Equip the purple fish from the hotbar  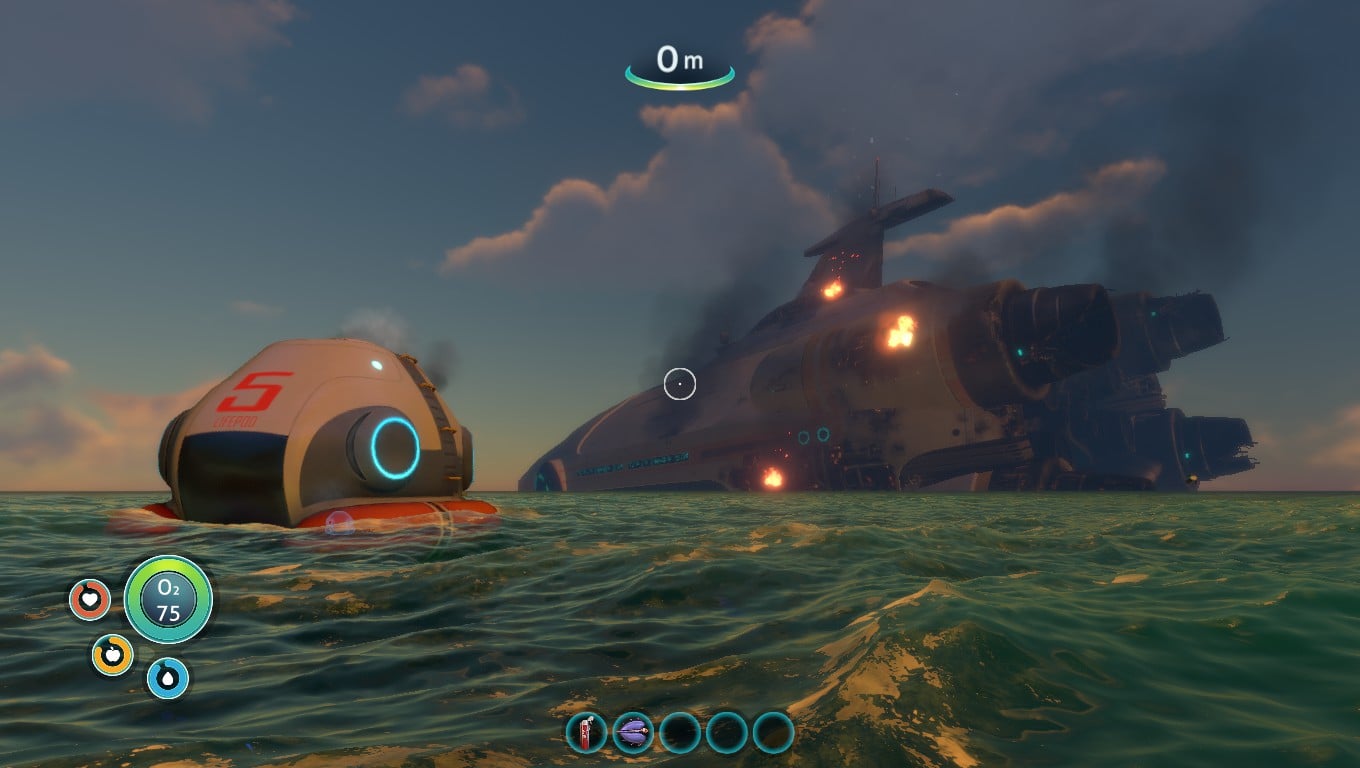633,732
